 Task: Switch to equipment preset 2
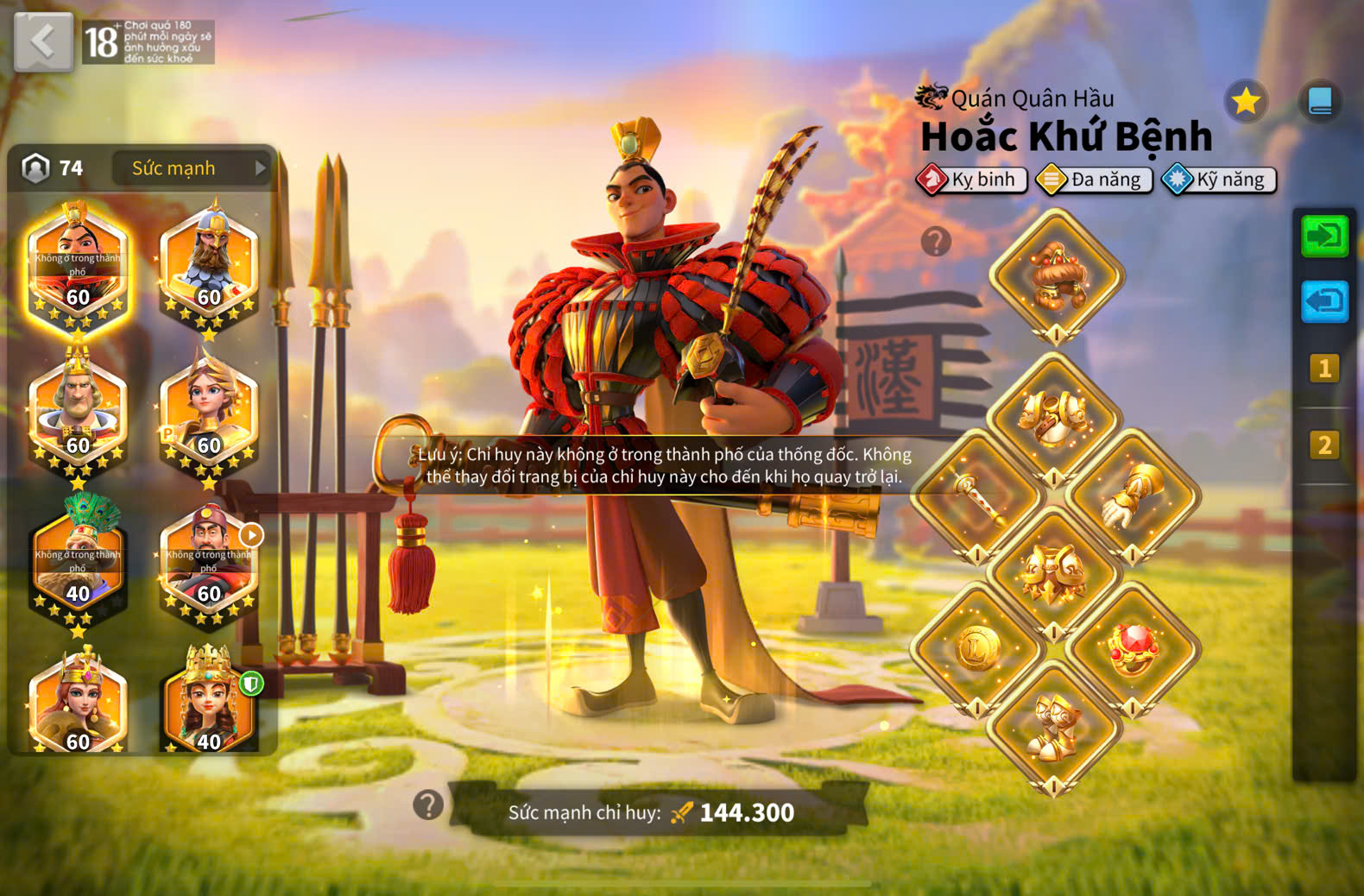(1324, 445)
